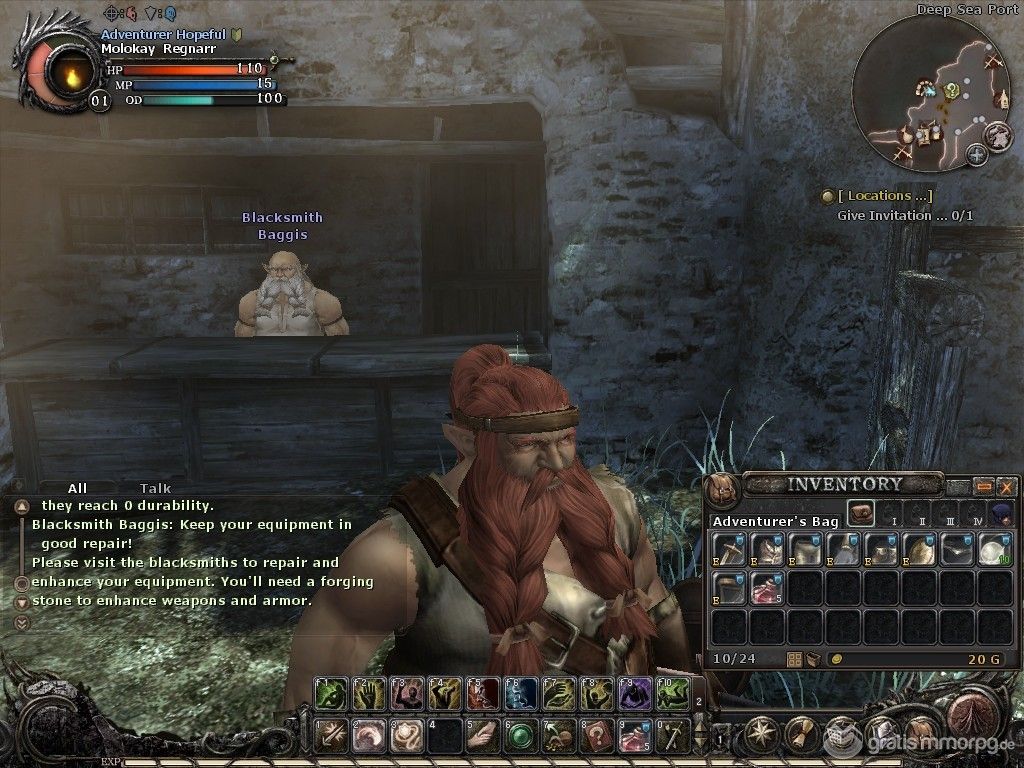The height and width of the screenshot is (768, 1024).
Task: Click the Deep Sea Port minimap
Action: tap(931, 95)
